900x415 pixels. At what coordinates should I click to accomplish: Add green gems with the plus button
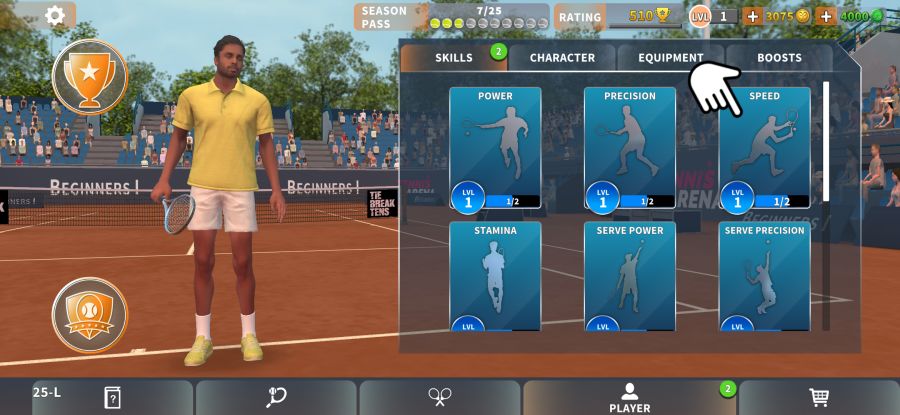826,16
